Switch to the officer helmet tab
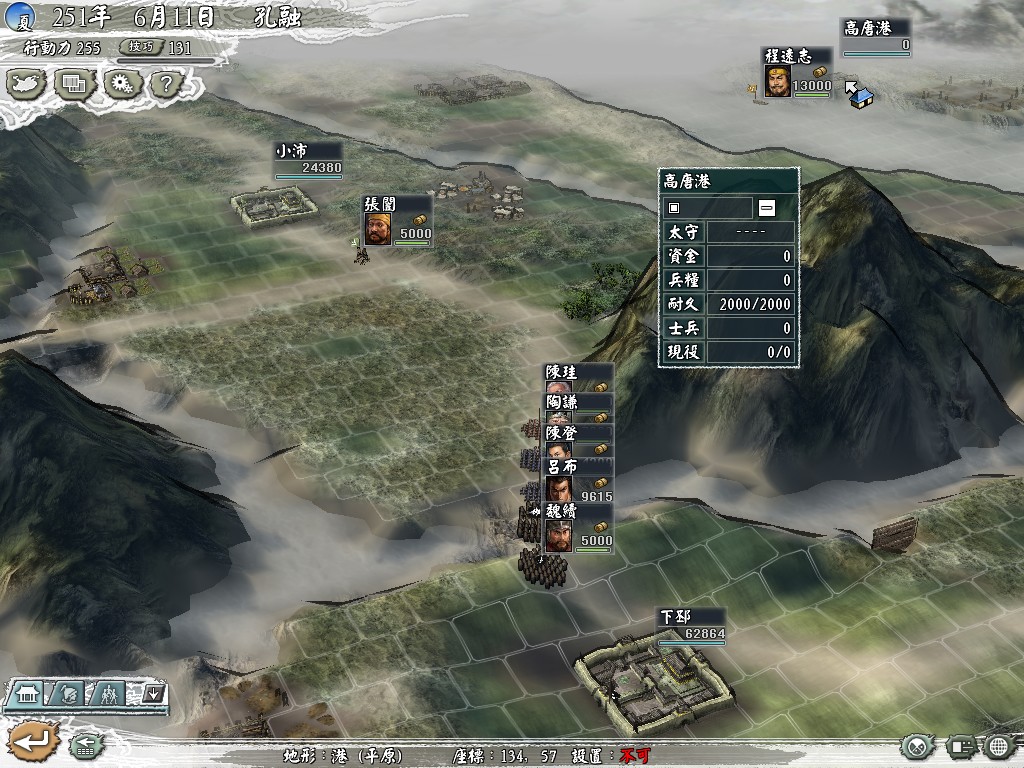Image resolution: width=1024 pixels, height=768 pixels. pos(69,692)
